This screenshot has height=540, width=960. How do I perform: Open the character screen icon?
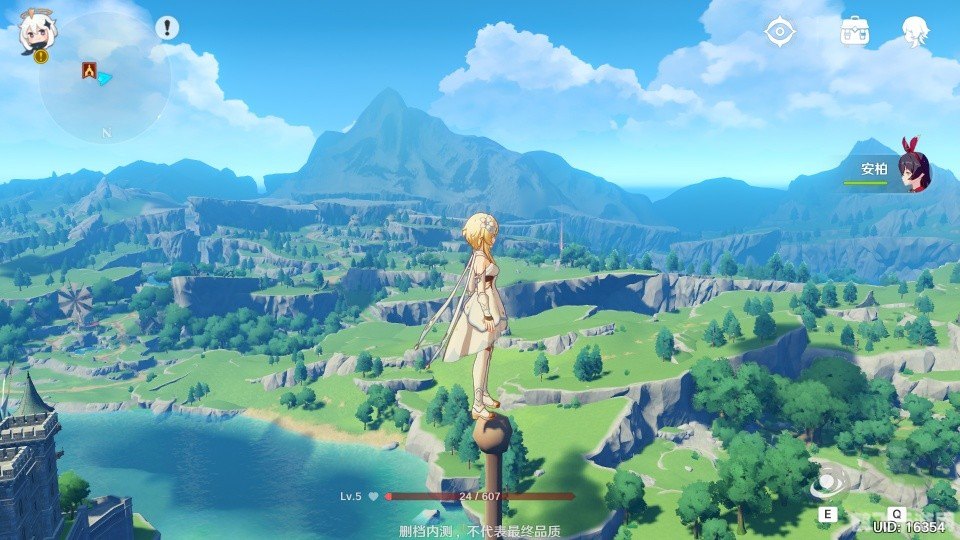pos(915,31)
